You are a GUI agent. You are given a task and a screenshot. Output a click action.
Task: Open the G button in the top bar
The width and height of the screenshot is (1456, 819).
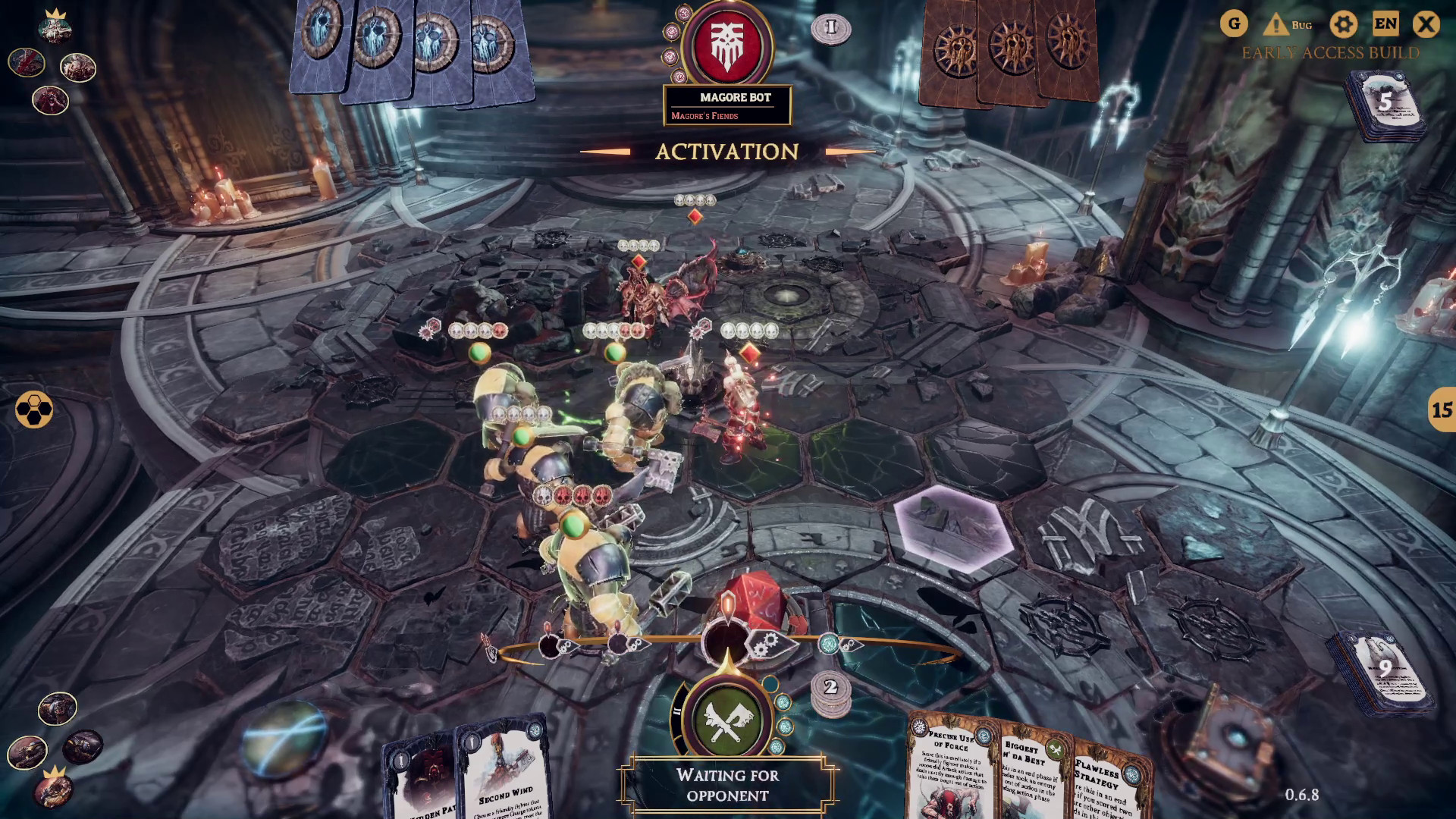coord(1234,24)
